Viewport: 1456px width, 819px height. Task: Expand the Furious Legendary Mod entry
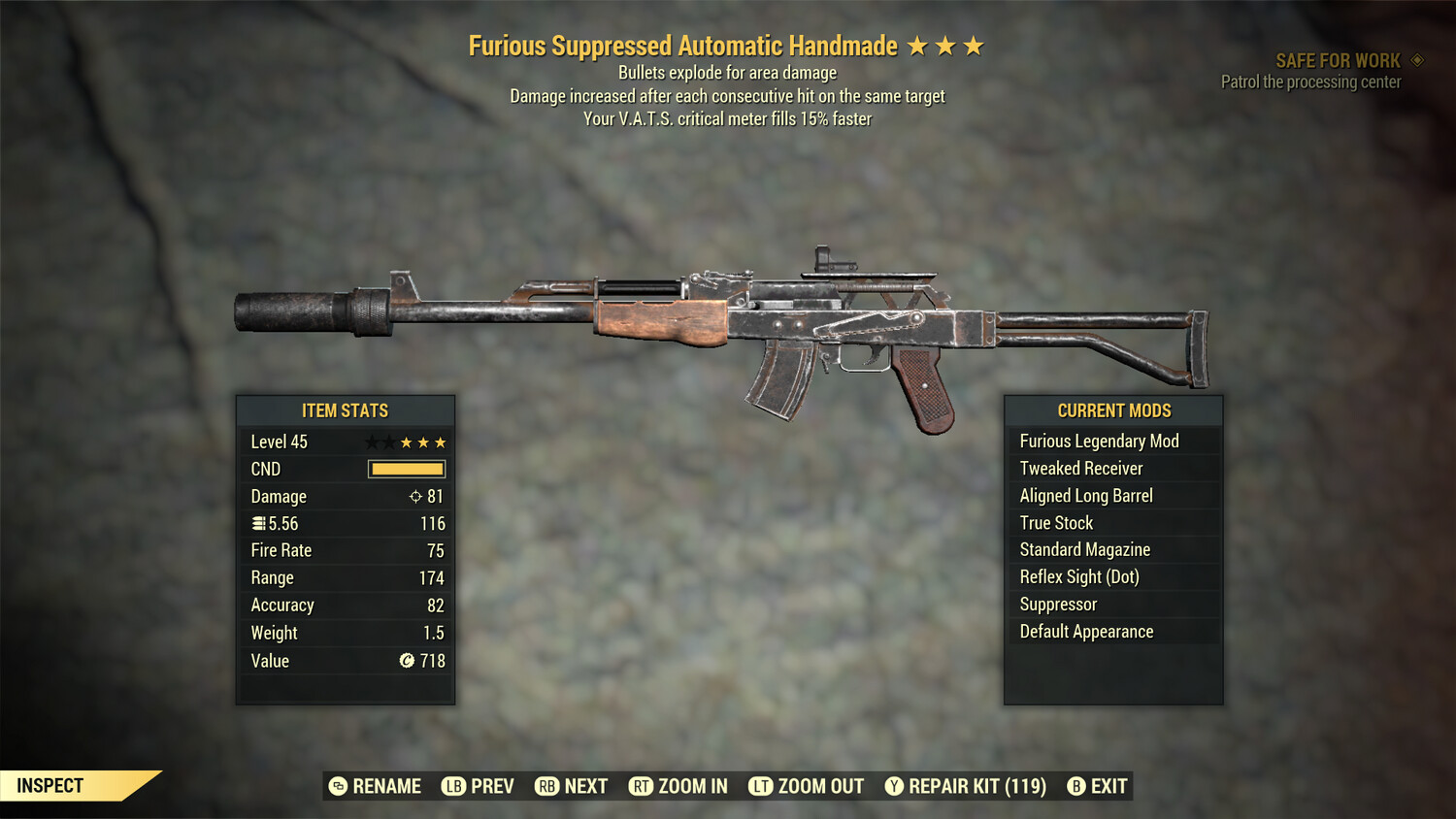[1100, 441]
